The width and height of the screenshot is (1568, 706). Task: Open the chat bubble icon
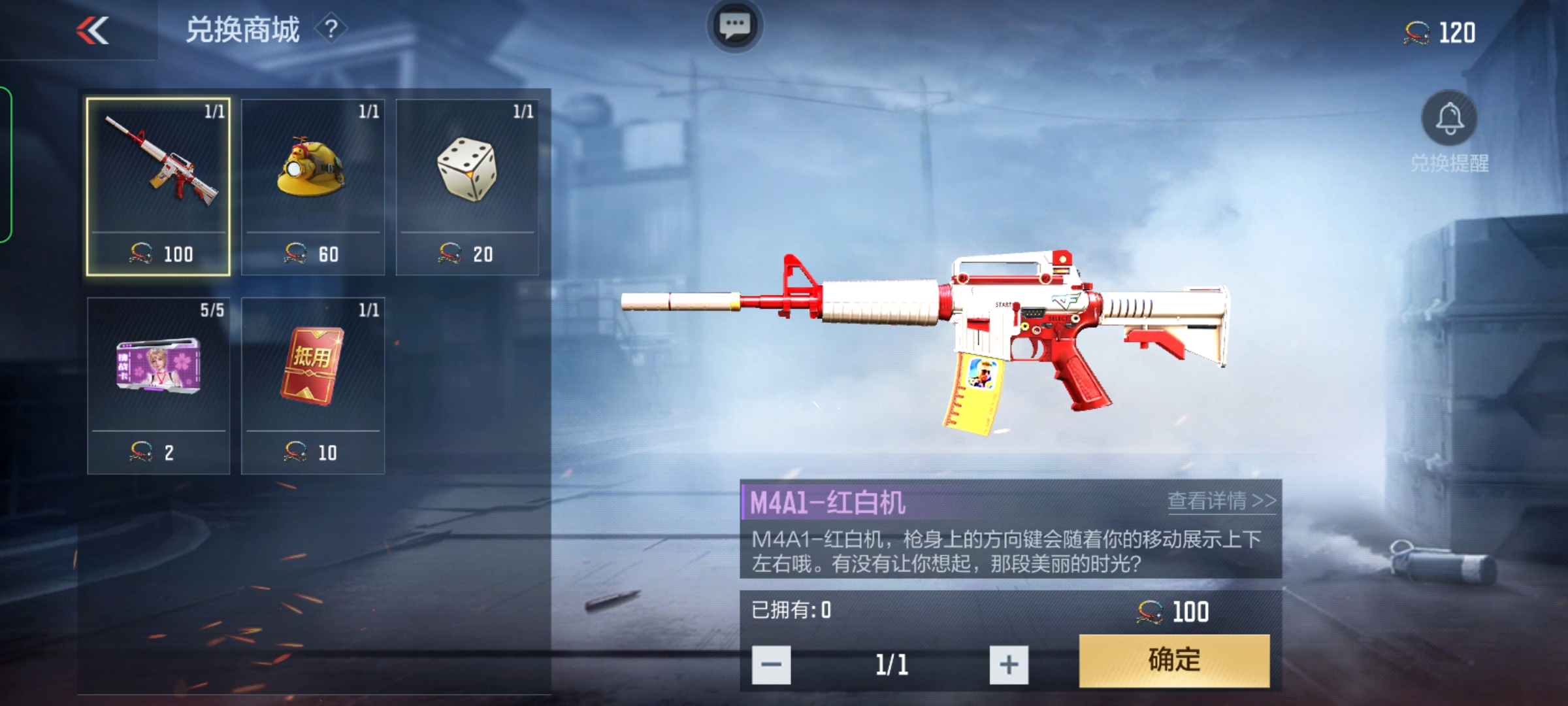point(734,26)
